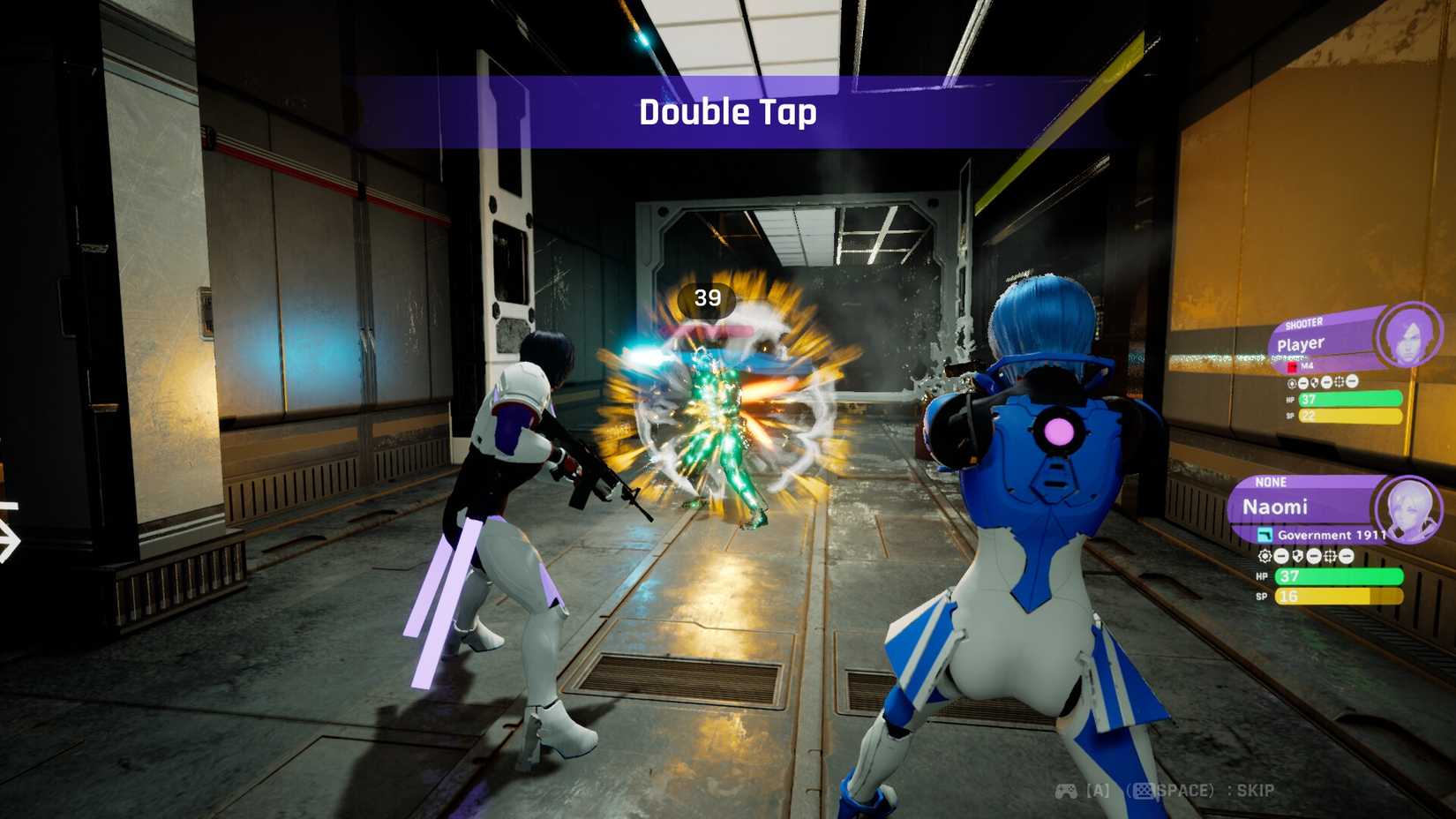The width and height of the screenshot is (1456, 819).
Task: Select the Double Tap skill banner
Action: [728, 113]
